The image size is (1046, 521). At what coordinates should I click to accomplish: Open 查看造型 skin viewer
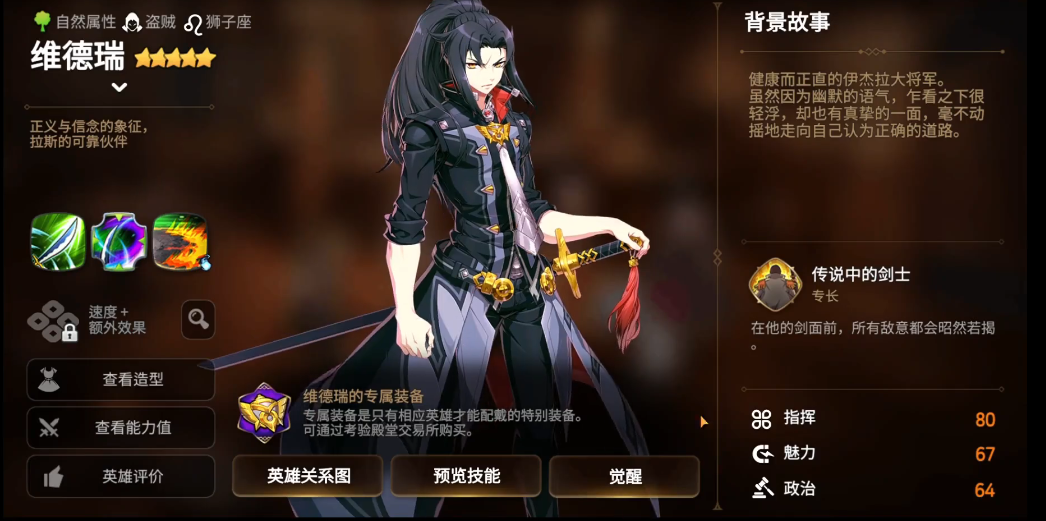pos(121,380)
